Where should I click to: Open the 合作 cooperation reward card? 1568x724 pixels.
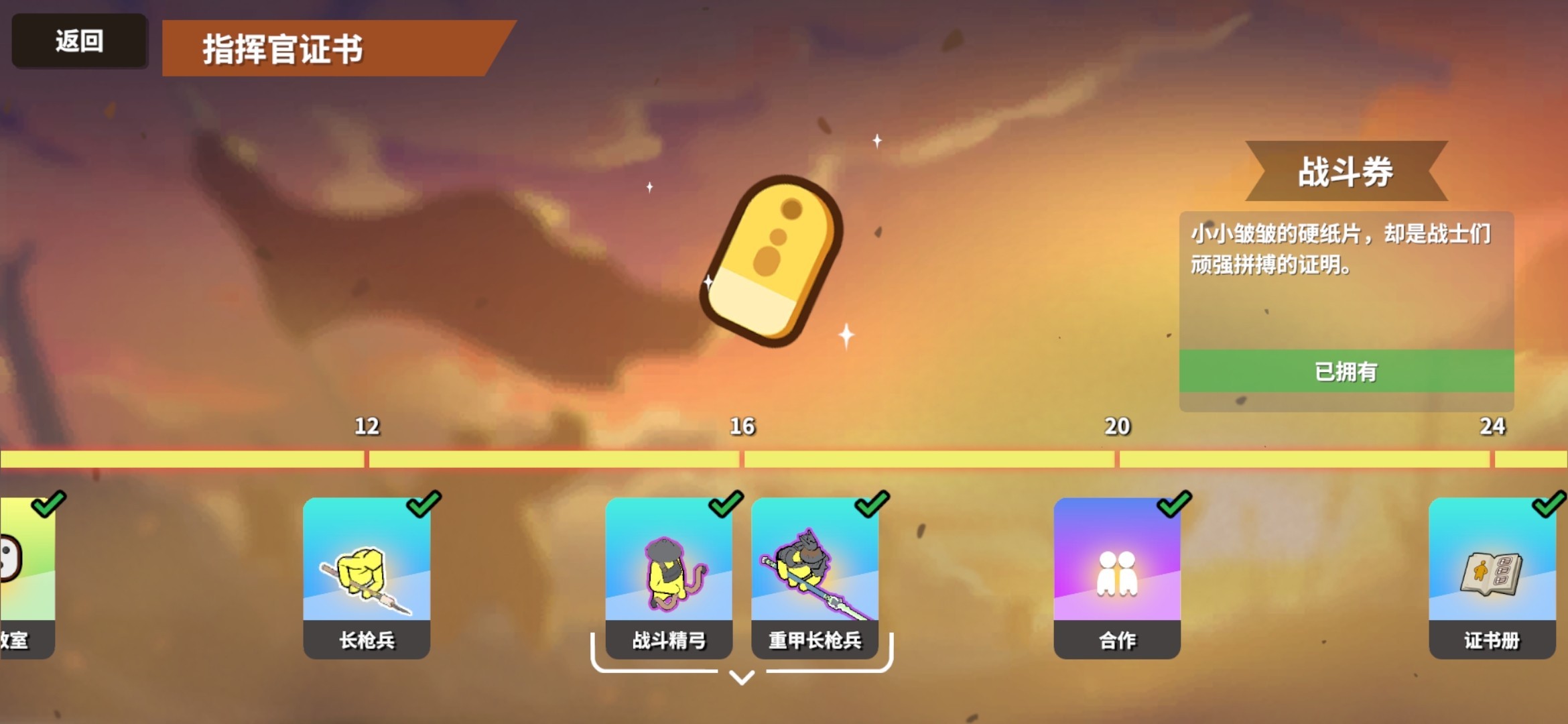1116,577
